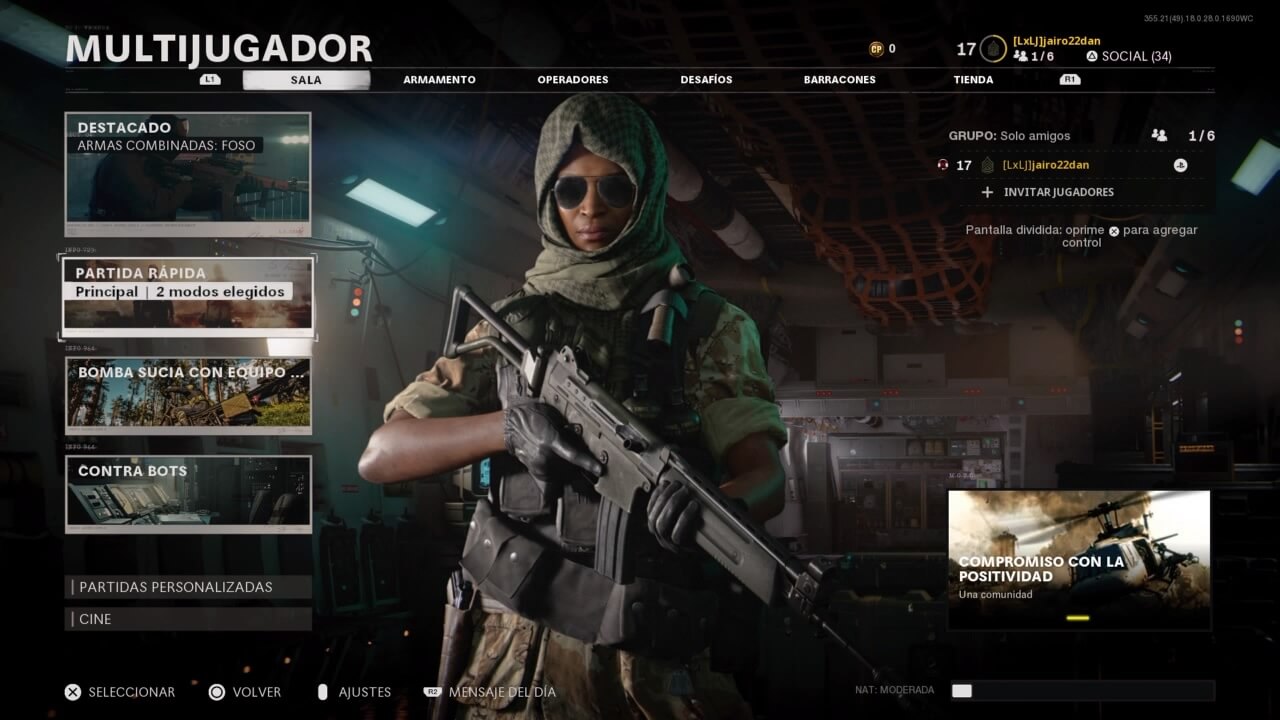Open the Contra Bots mode

pos(188,493)
